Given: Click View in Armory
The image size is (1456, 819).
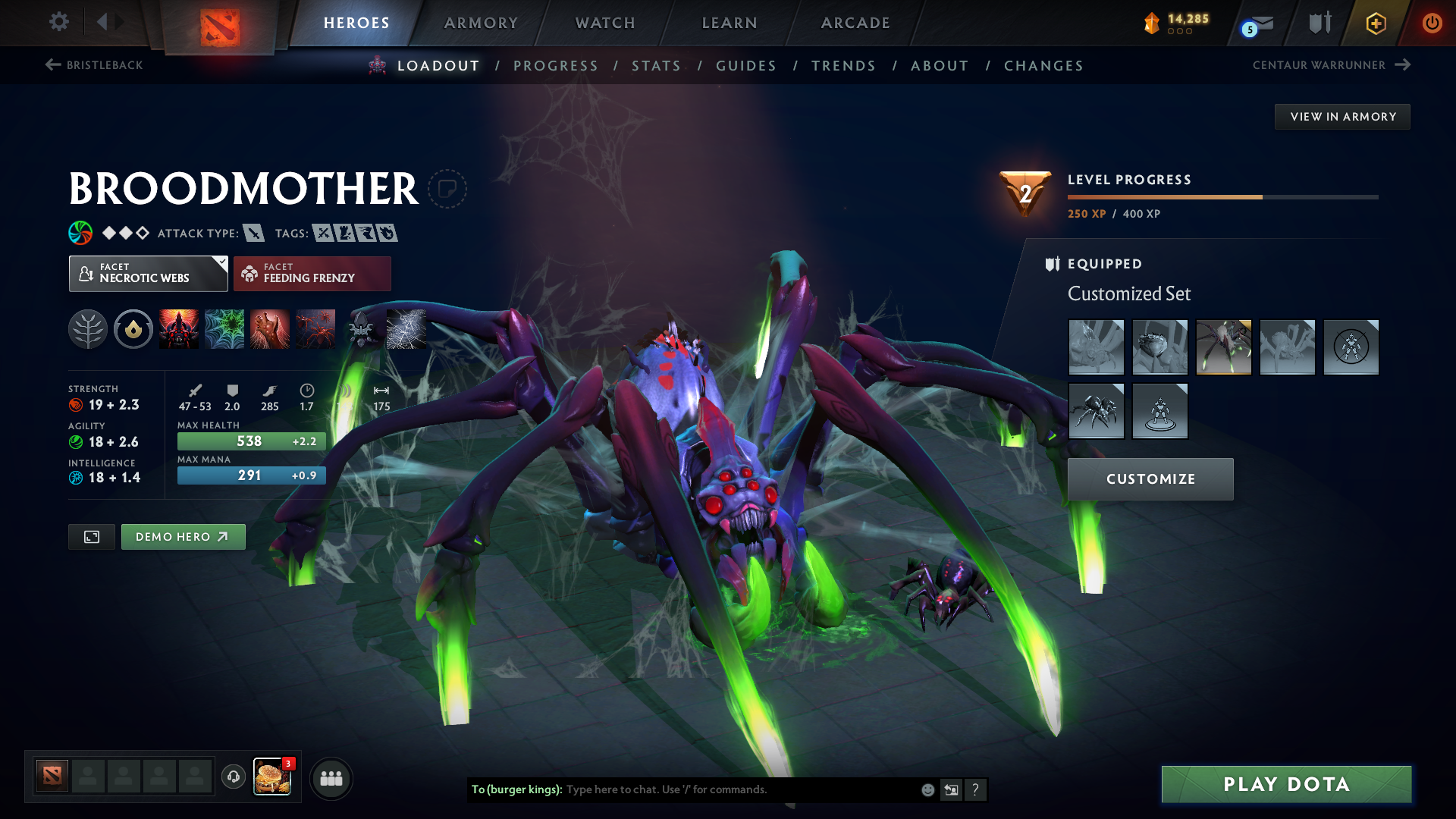Looking at the screenshot, I should point(1341,116).
